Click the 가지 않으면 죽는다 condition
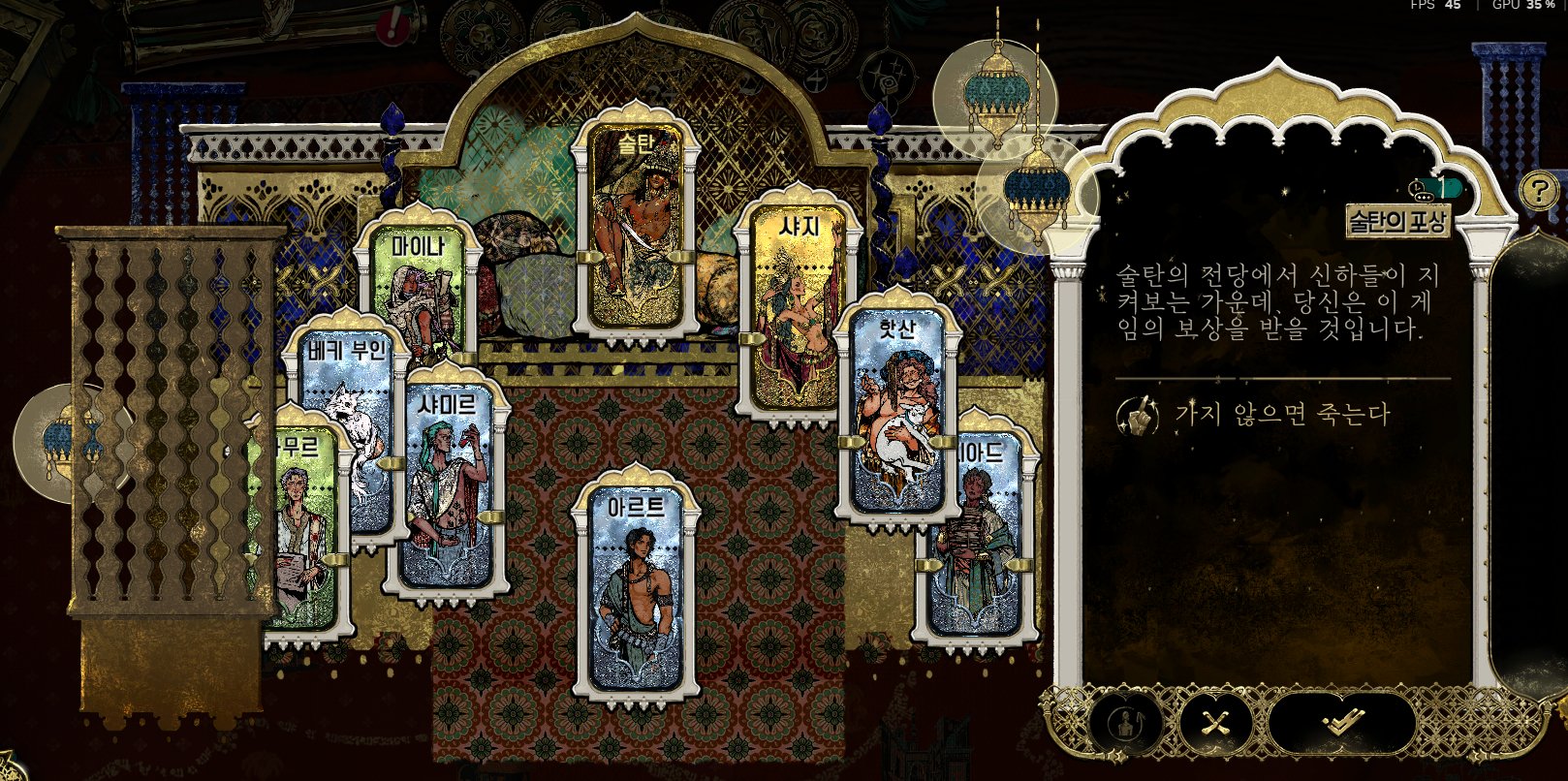The image size is (1568, 781). coord(1281,416)
